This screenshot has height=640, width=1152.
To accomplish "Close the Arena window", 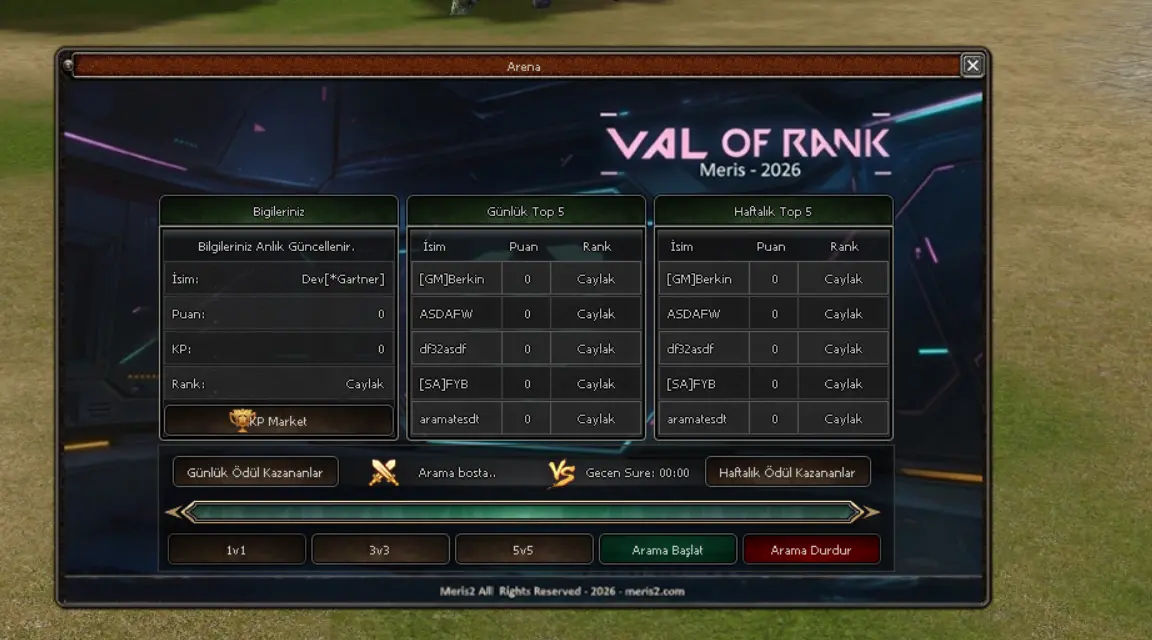I will click(971, 66).
